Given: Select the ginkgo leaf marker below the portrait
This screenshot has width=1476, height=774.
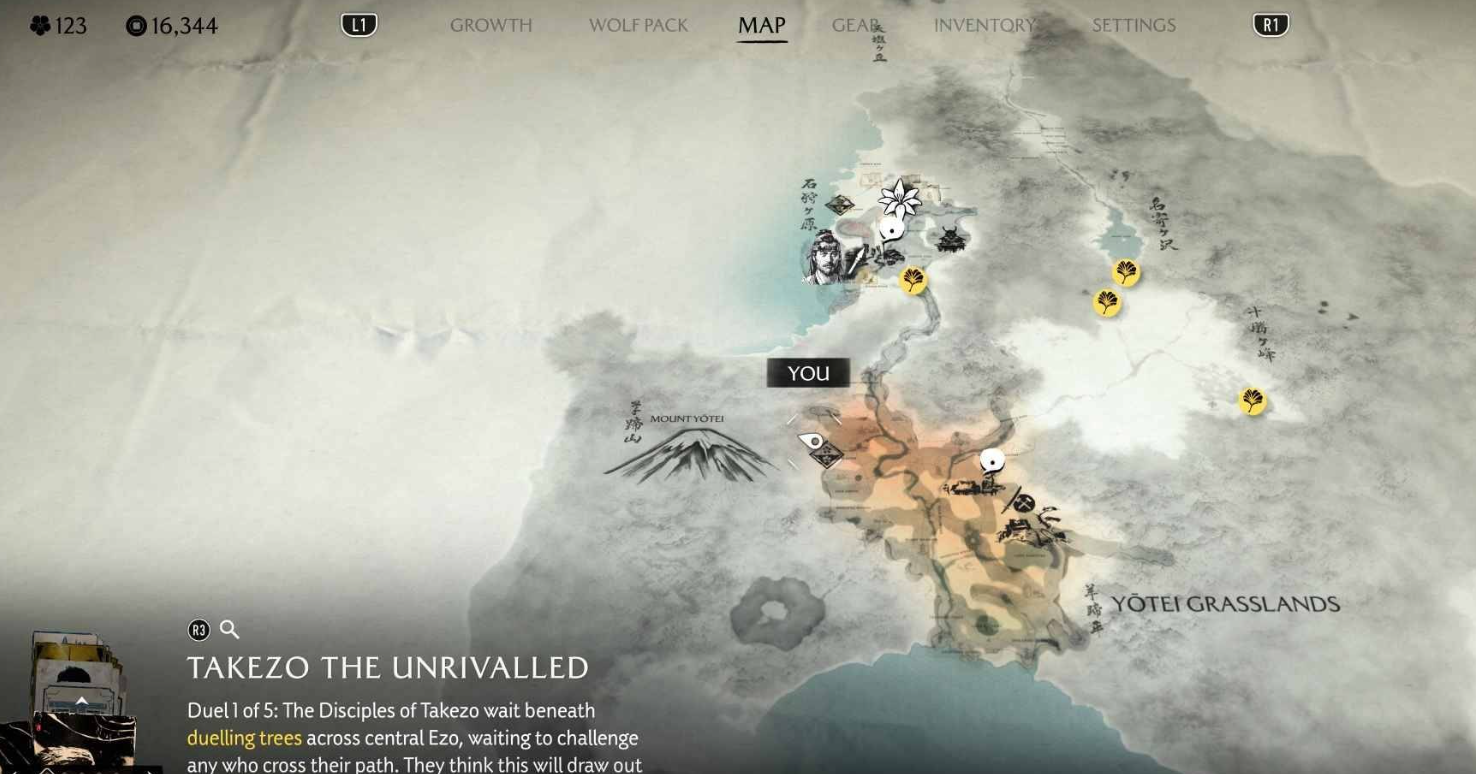Looking at the screenshot, I should click(x=912, y=281).
